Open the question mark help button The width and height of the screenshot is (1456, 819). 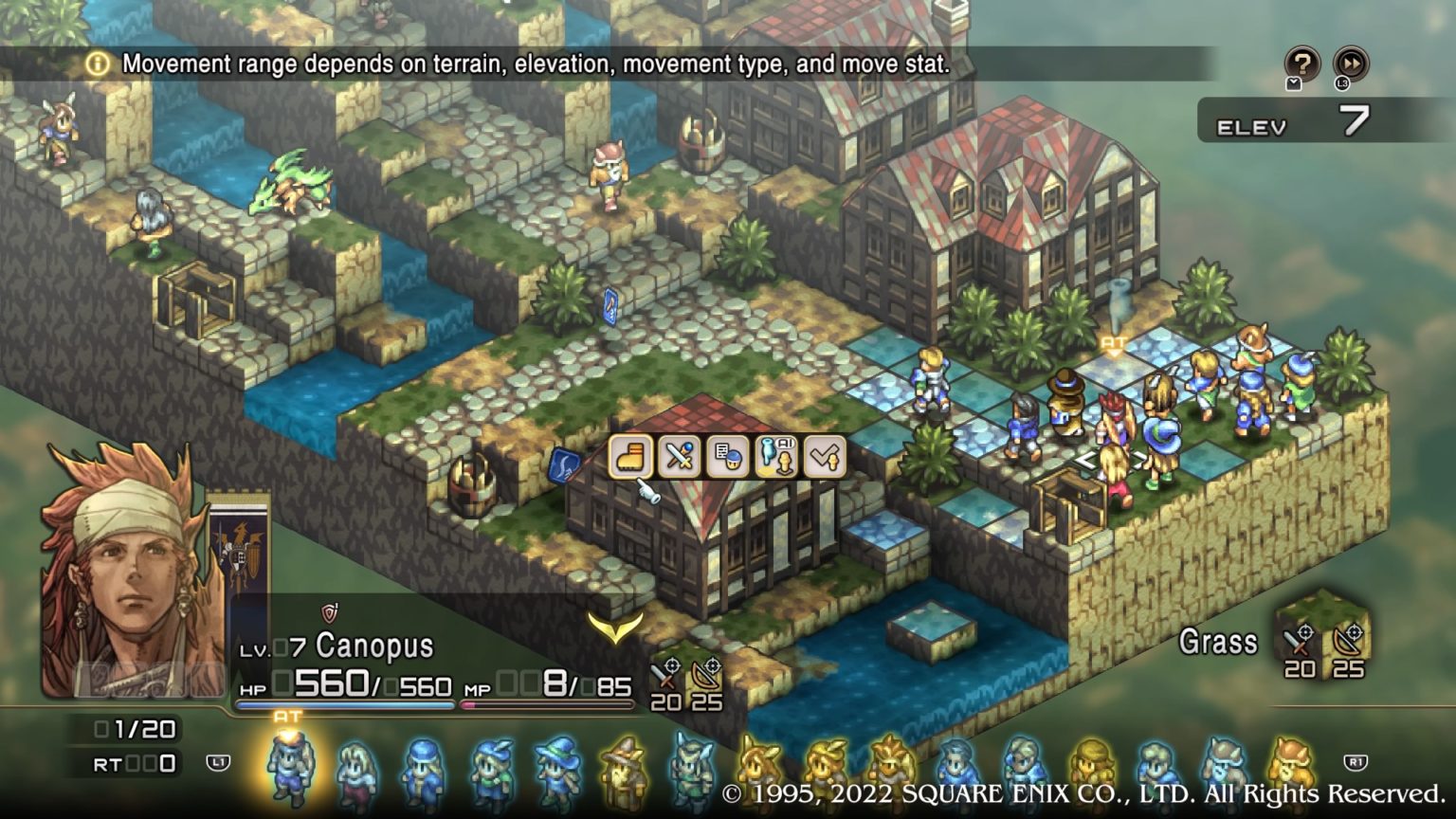click(x=1301, y=64)
